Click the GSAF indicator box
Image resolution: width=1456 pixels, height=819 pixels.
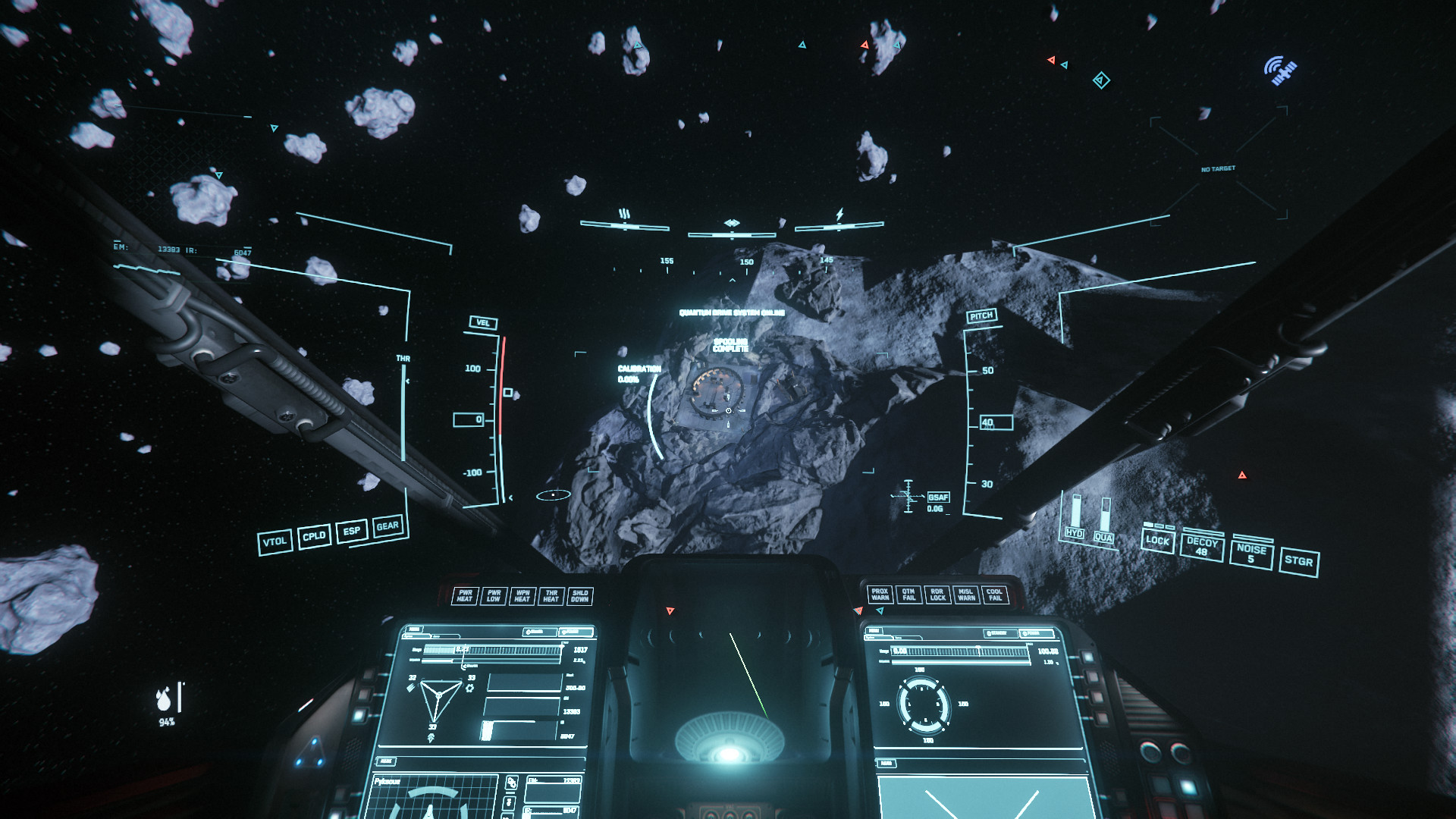pos(938,497)
